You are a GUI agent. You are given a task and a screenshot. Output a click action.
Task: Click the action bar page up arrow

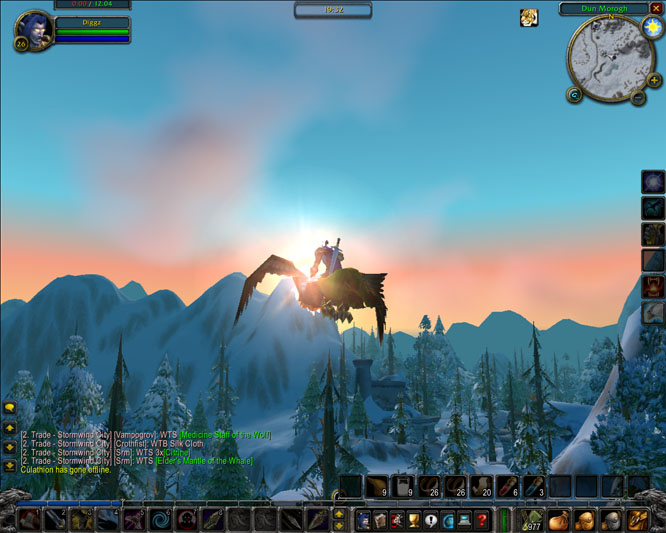click(x=339, y=514)
